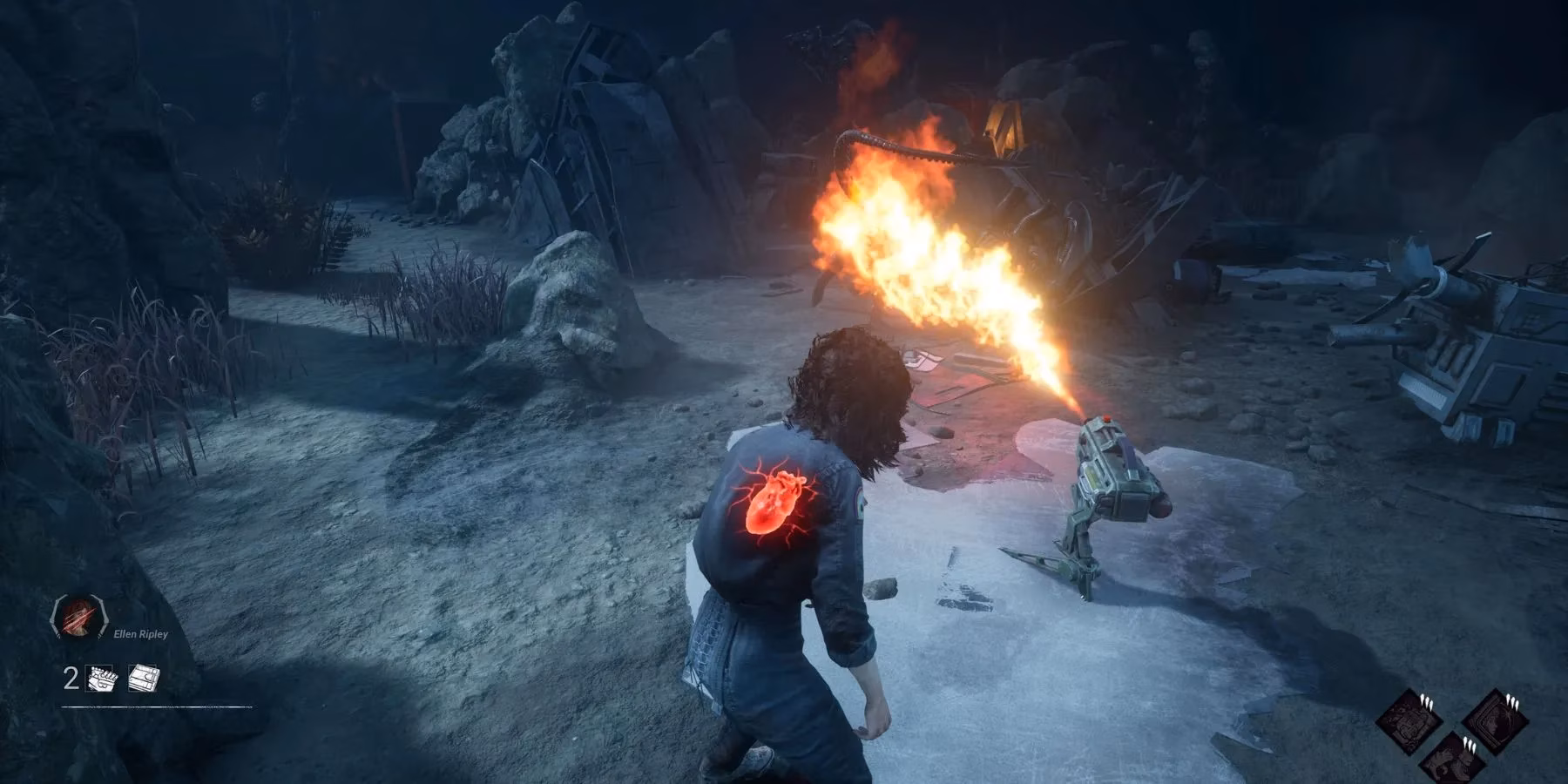This screenshot has width=1568, height=784.
Task: Click the second add-on icon in the loadout
Action: click(141, 677)
